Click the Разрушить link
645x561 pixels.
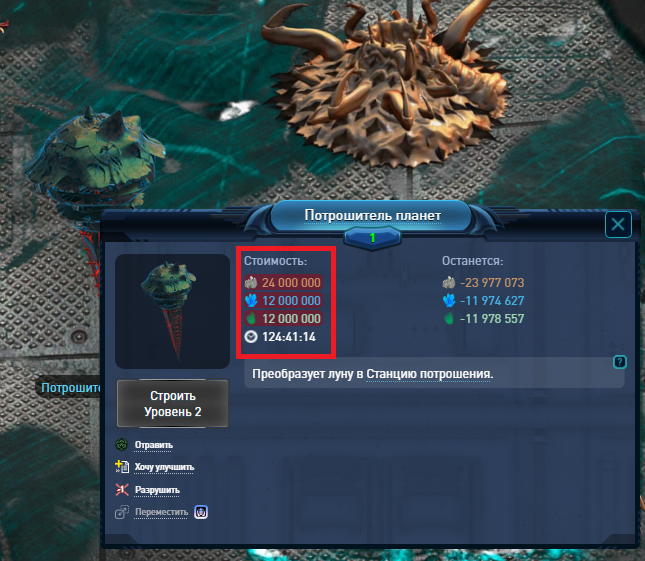(156, 490)
